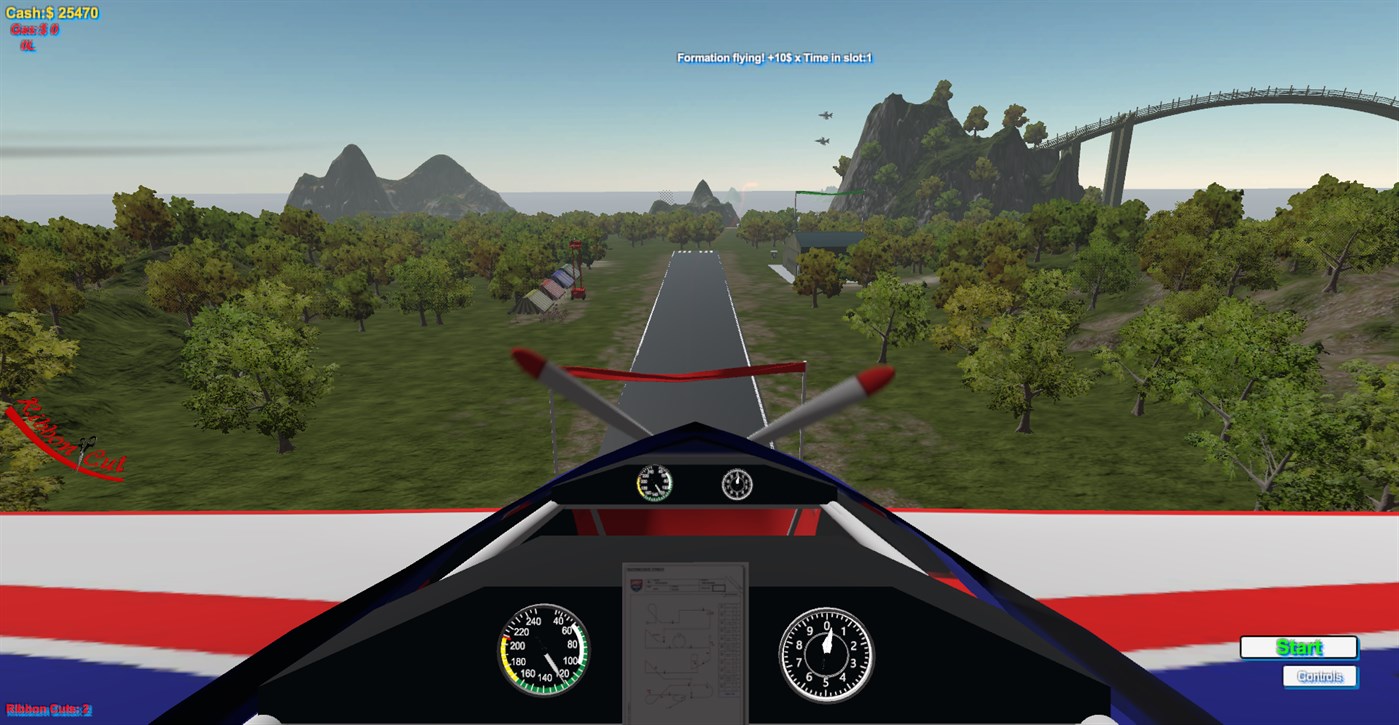This screenshot has height=725, width=1399.
Task: Click the Formation flying bonus banner
Action: pyautogui.click(x=772, y=58)
